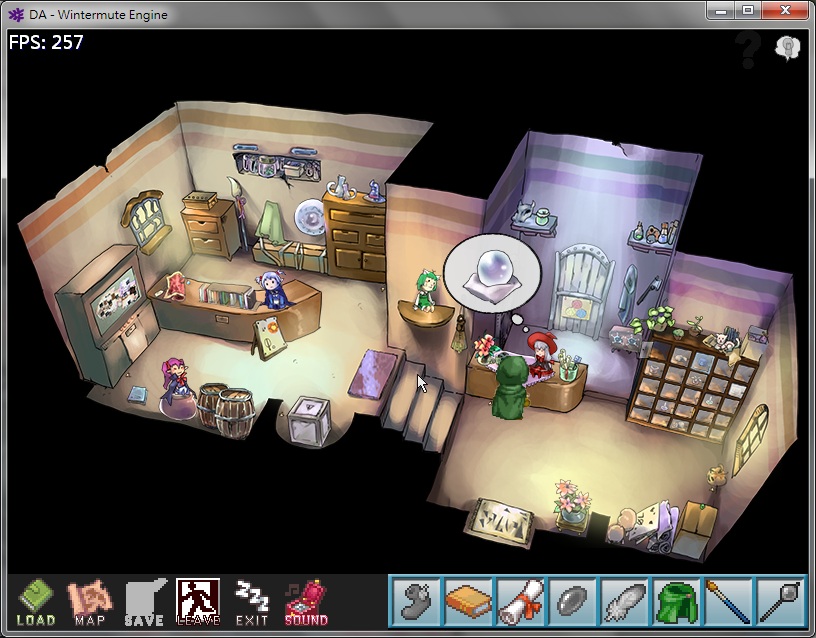Click the Exit button with Zzz icon
The height and width of the screenshot is (638, 816).
(251, 603)
